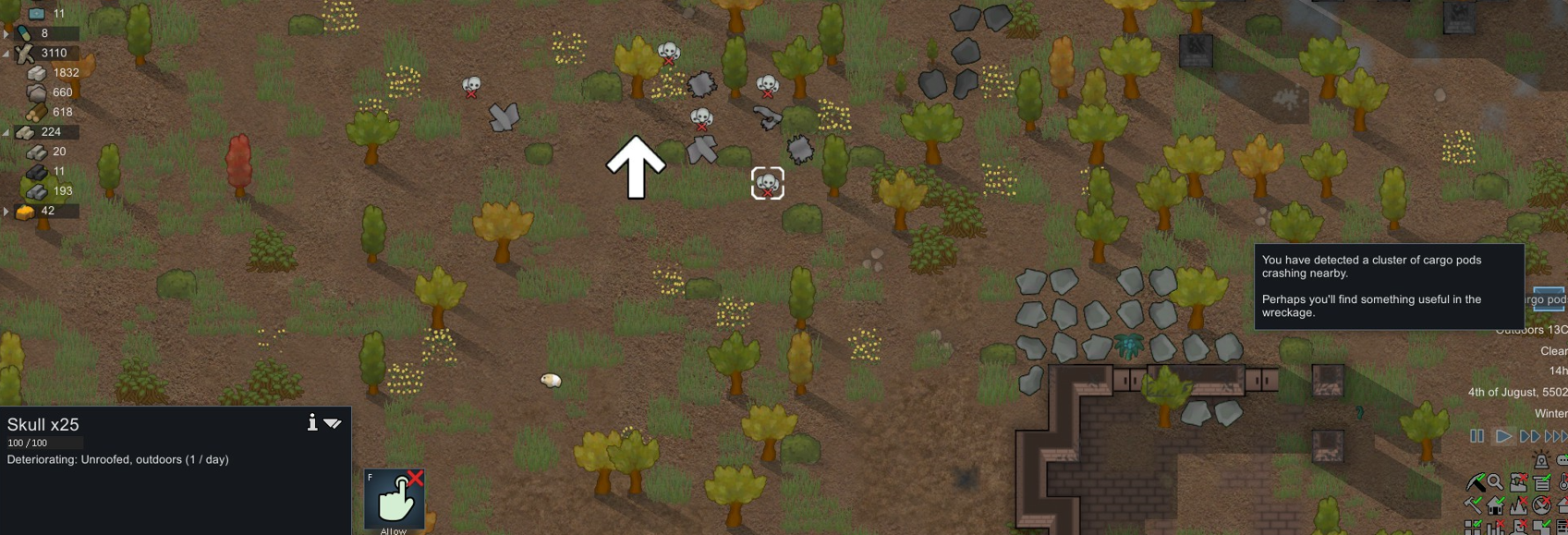The image size is (1568, 535).
Task: Expand the medicine pill category showing 8
Action: 6,34
